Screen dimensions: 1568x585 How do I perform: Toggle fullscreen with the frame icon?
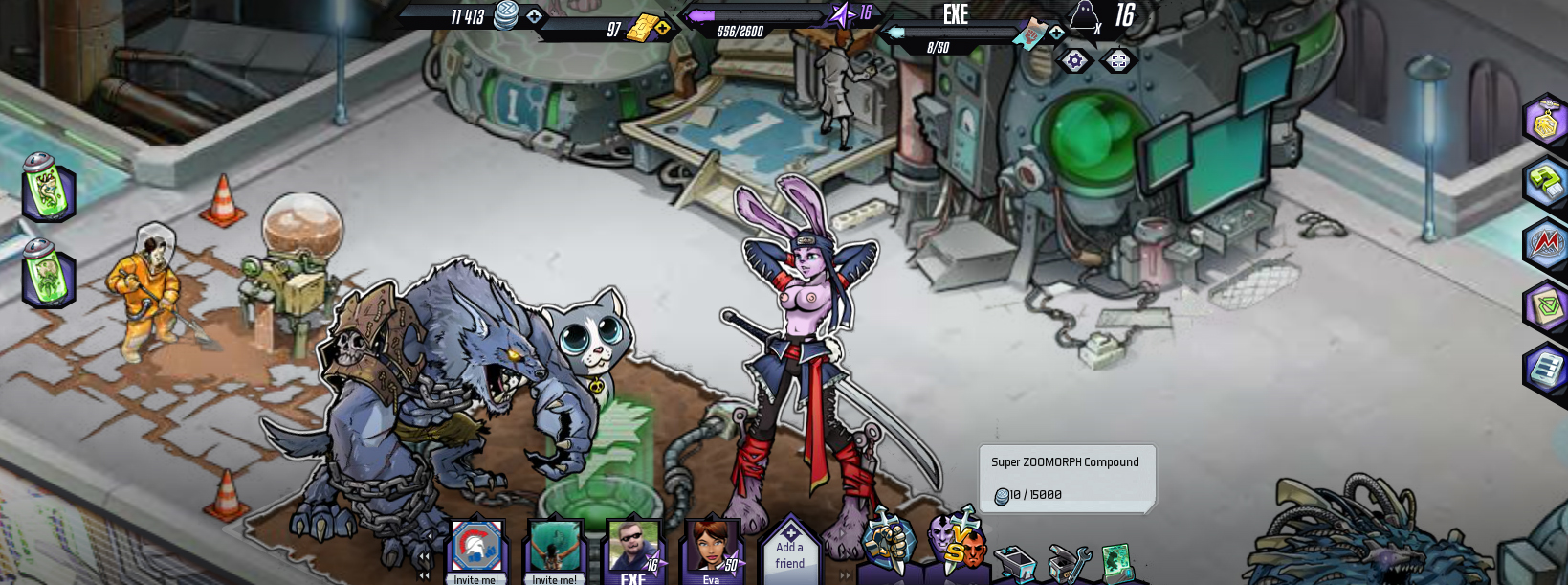1117,61
